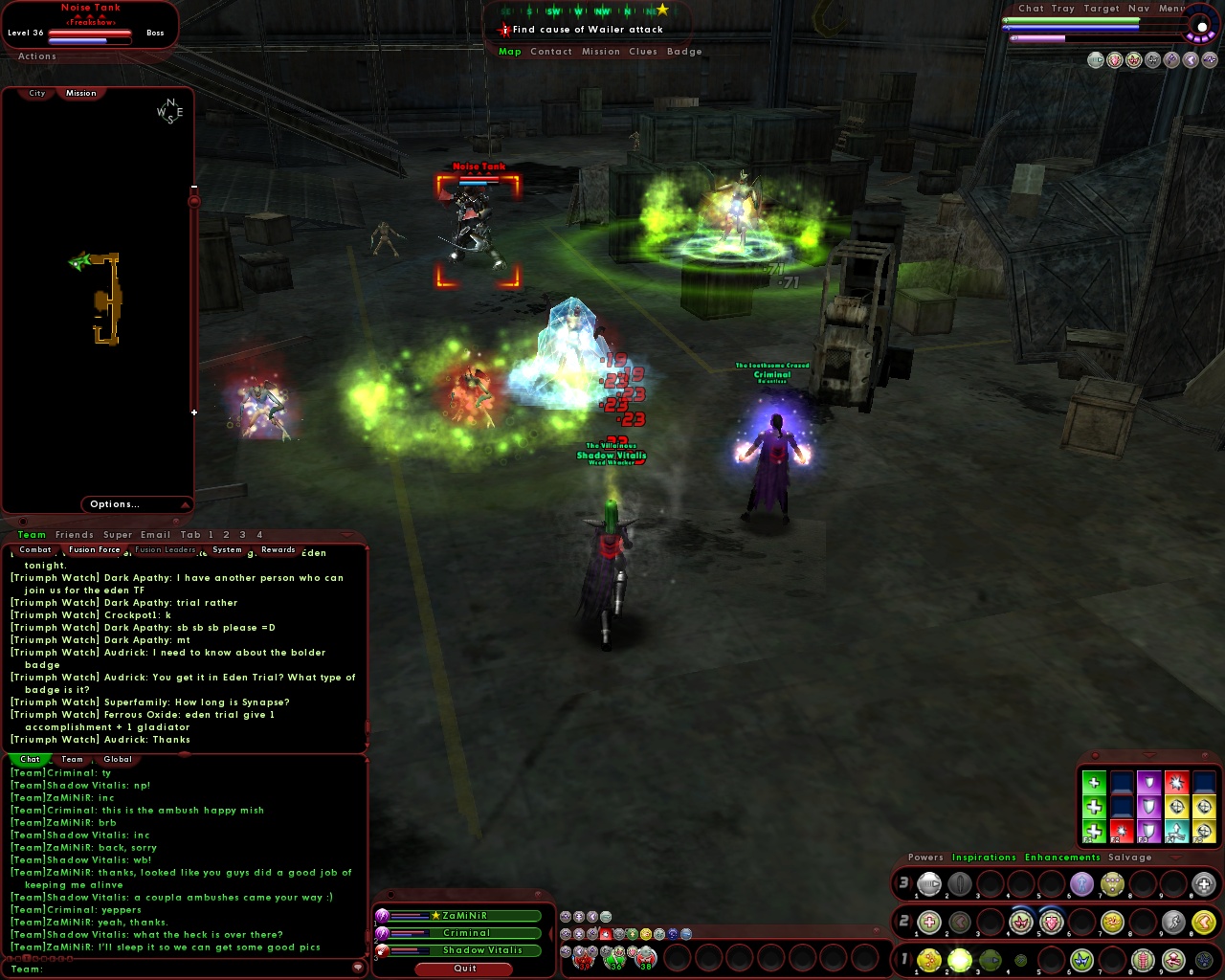
Task: Use a green inspiration from the inspiration tray
Action: click(x=1093, y=782)
